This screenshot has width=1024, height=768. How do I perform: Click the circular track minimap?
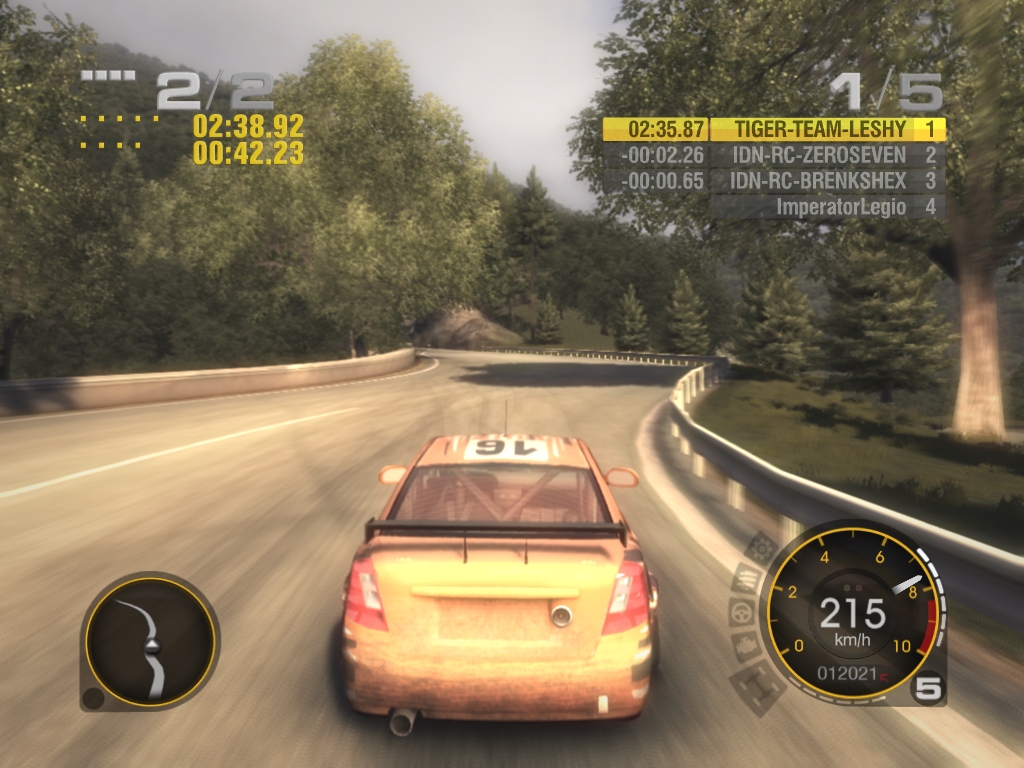[150, 642]
